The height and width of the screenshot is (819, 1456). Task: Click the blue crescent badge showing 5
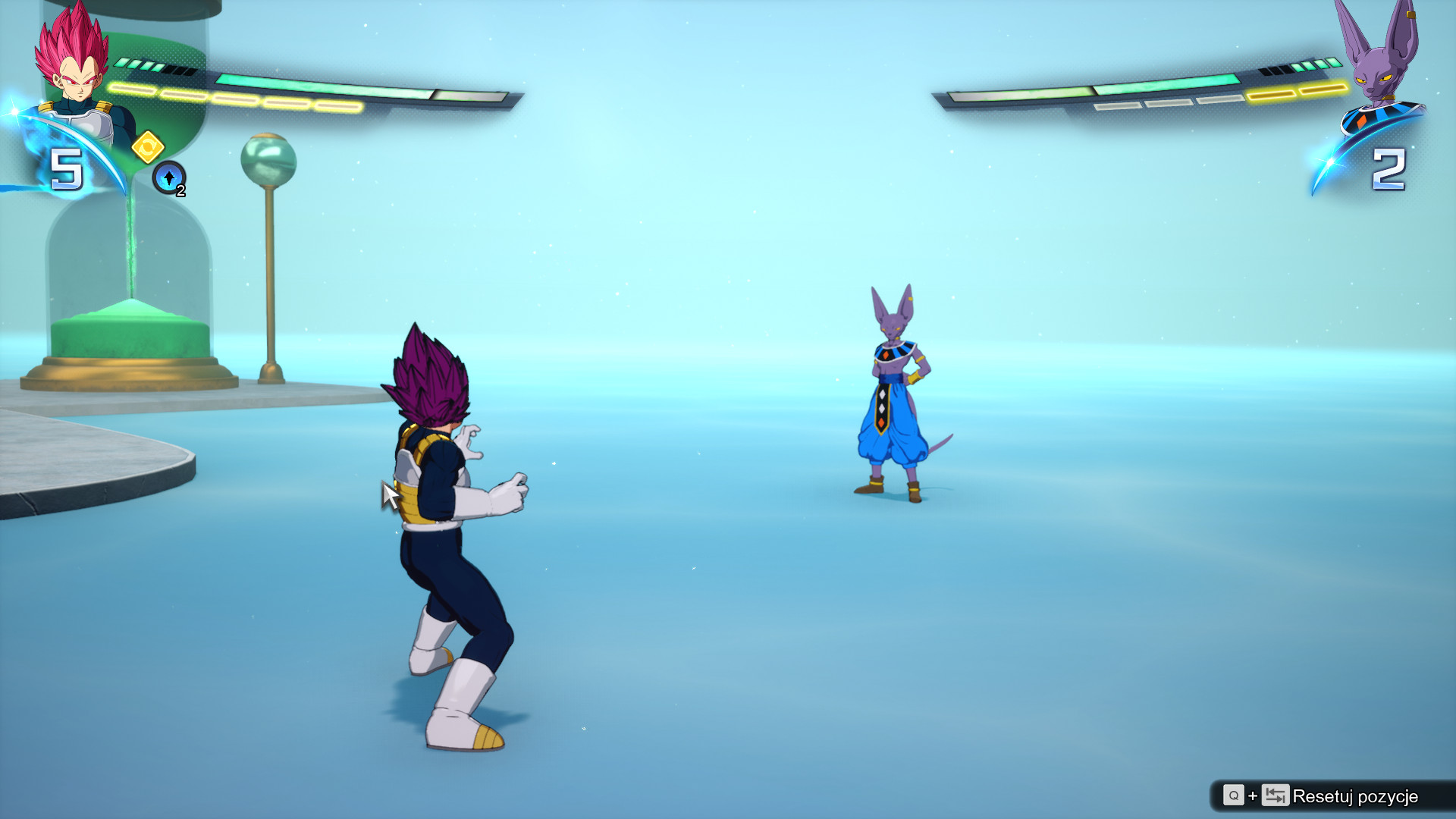click(x=67, y=167)
